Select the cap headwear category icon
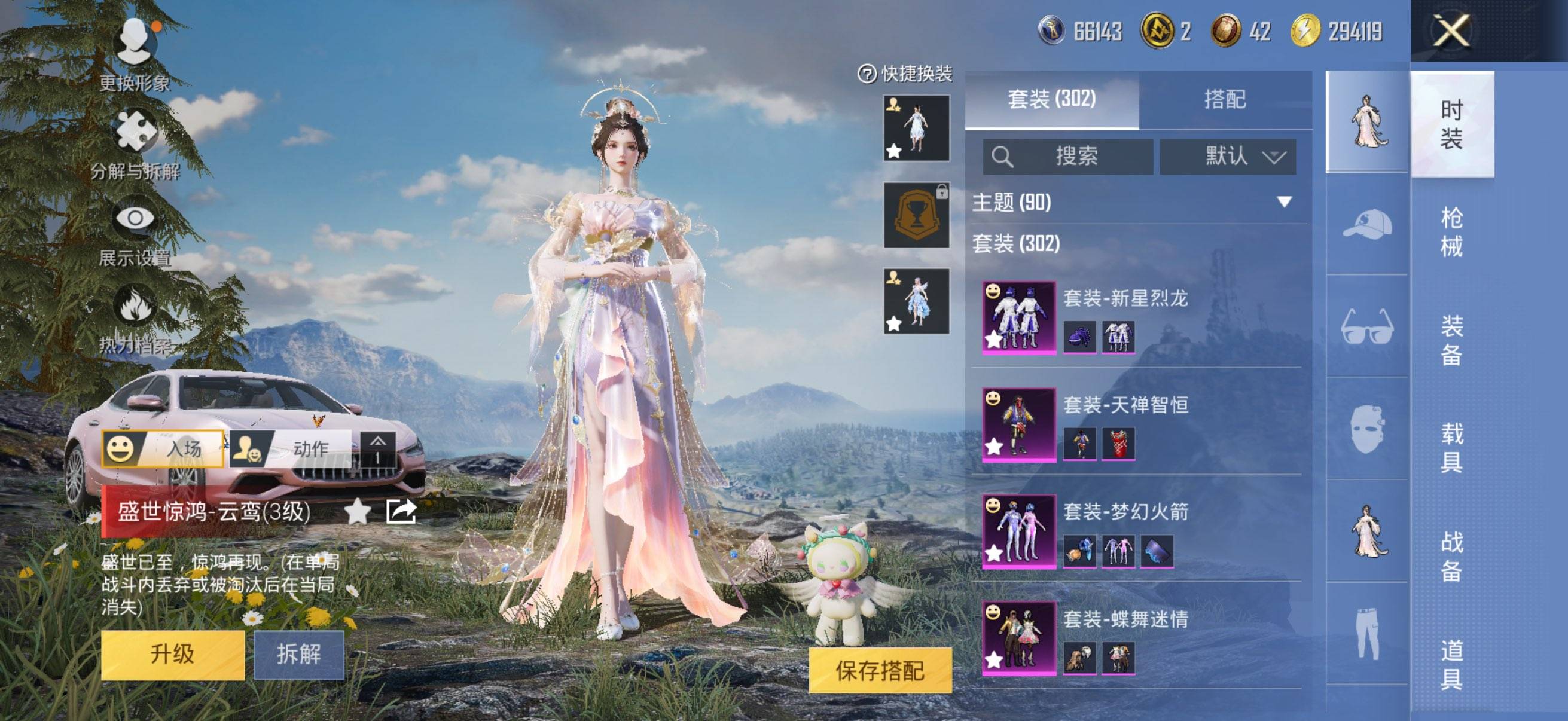Viewport: 1568px width, 721px height. [1367, 224]
